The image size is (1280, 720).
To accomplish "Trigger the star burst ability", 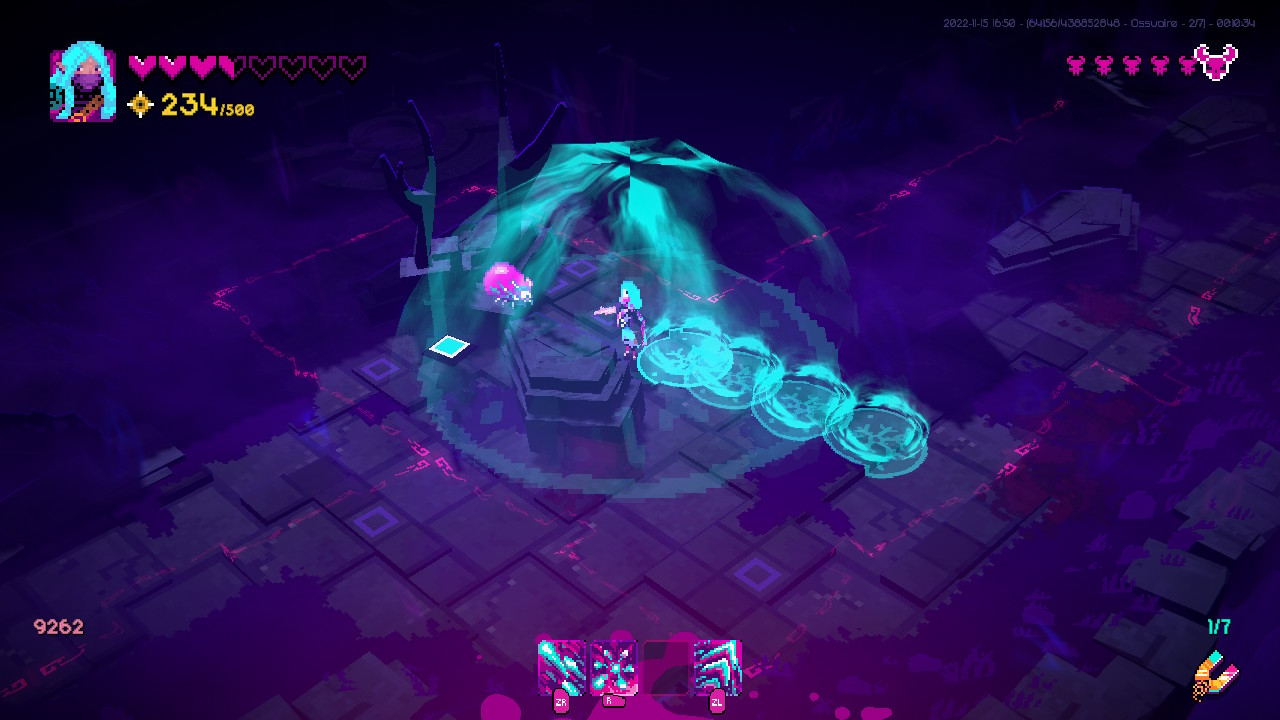I will pos(613,666).
